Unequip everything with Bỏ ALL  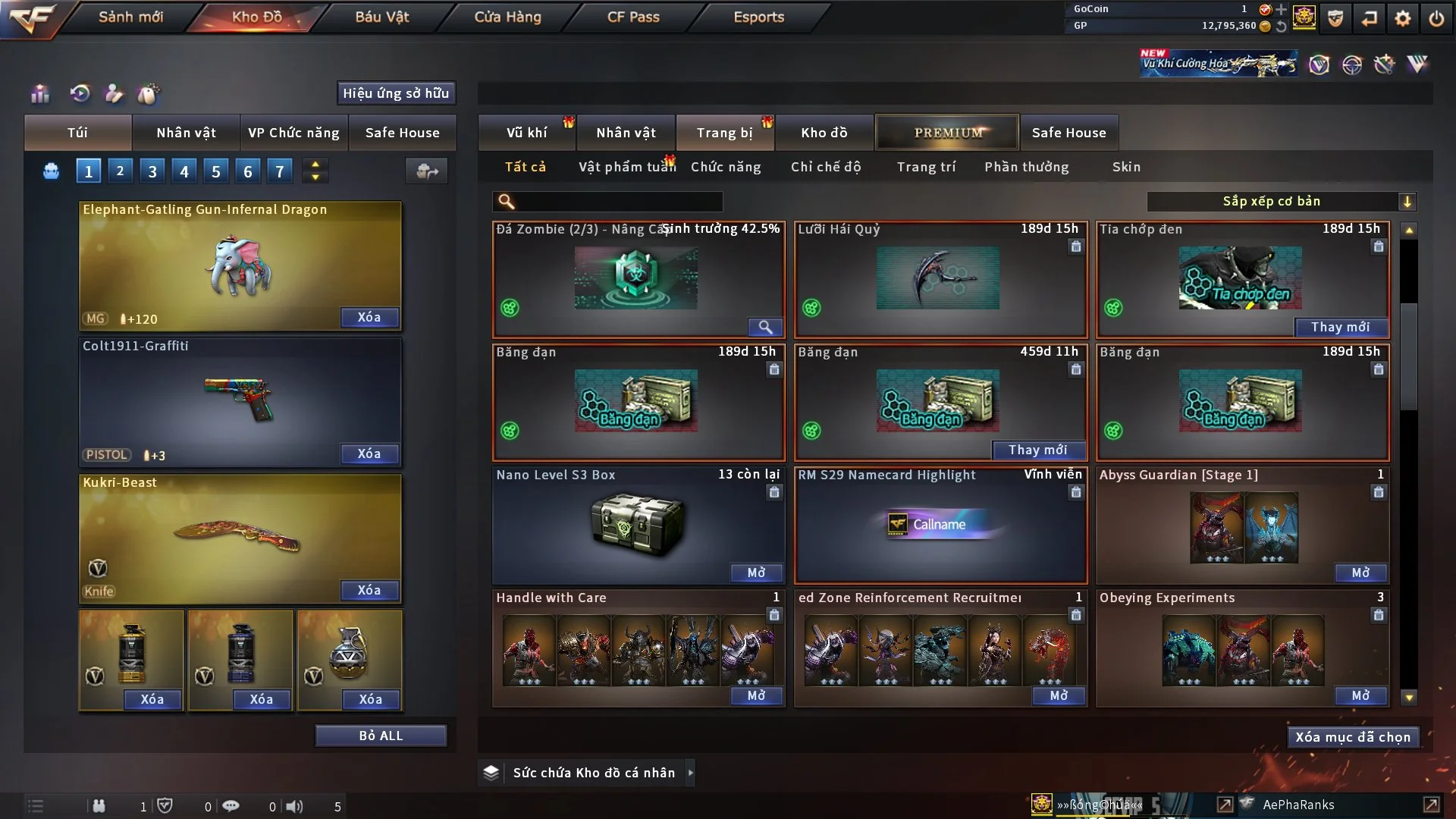[x=381, y=736]
